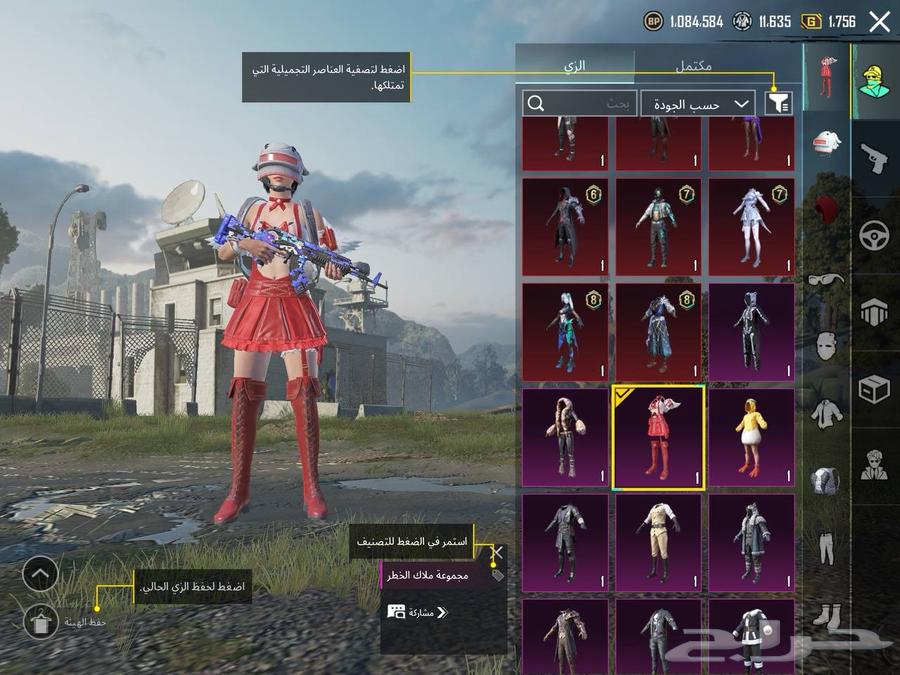Open the backpack subcategory
Screen dimensions: 900x675
(x=826, y=481)
